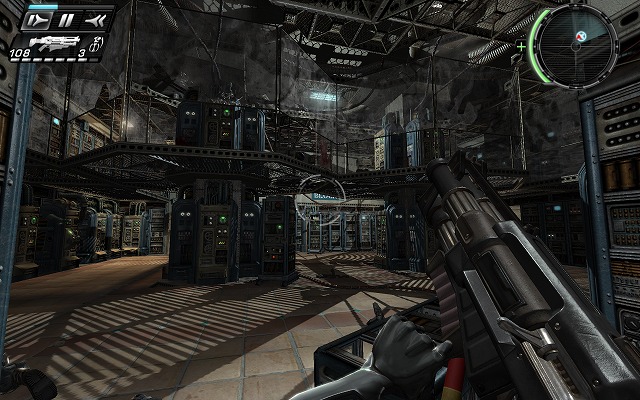Image resolution: width=640 pixels, height=400 pixels.
Task: Activate the slow time power icon
Action: [x=39, y=19]
